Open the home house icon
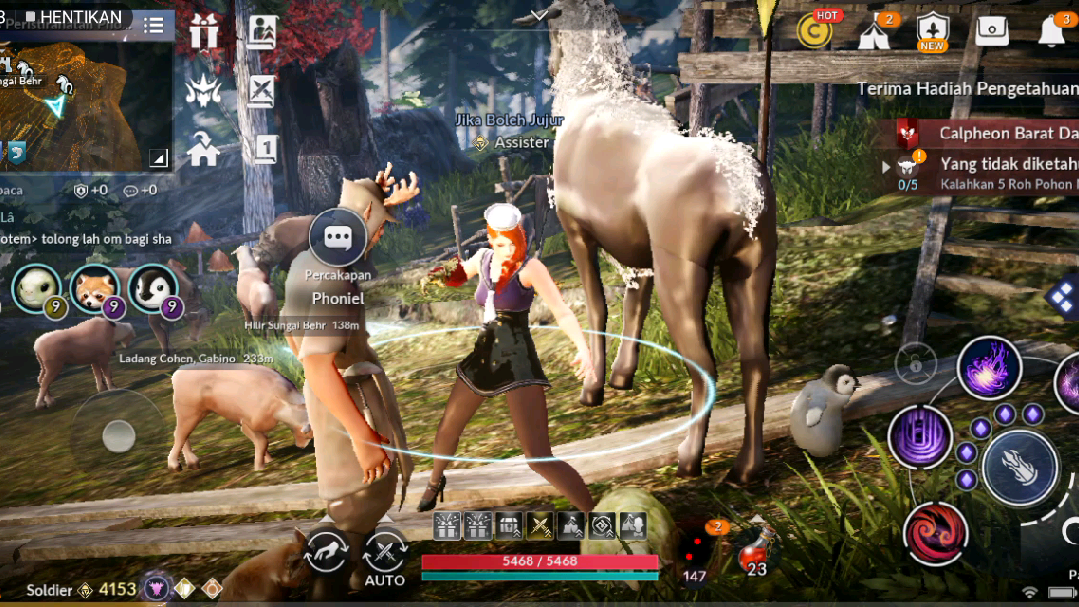1079x607 pixels. click(204, 150)
